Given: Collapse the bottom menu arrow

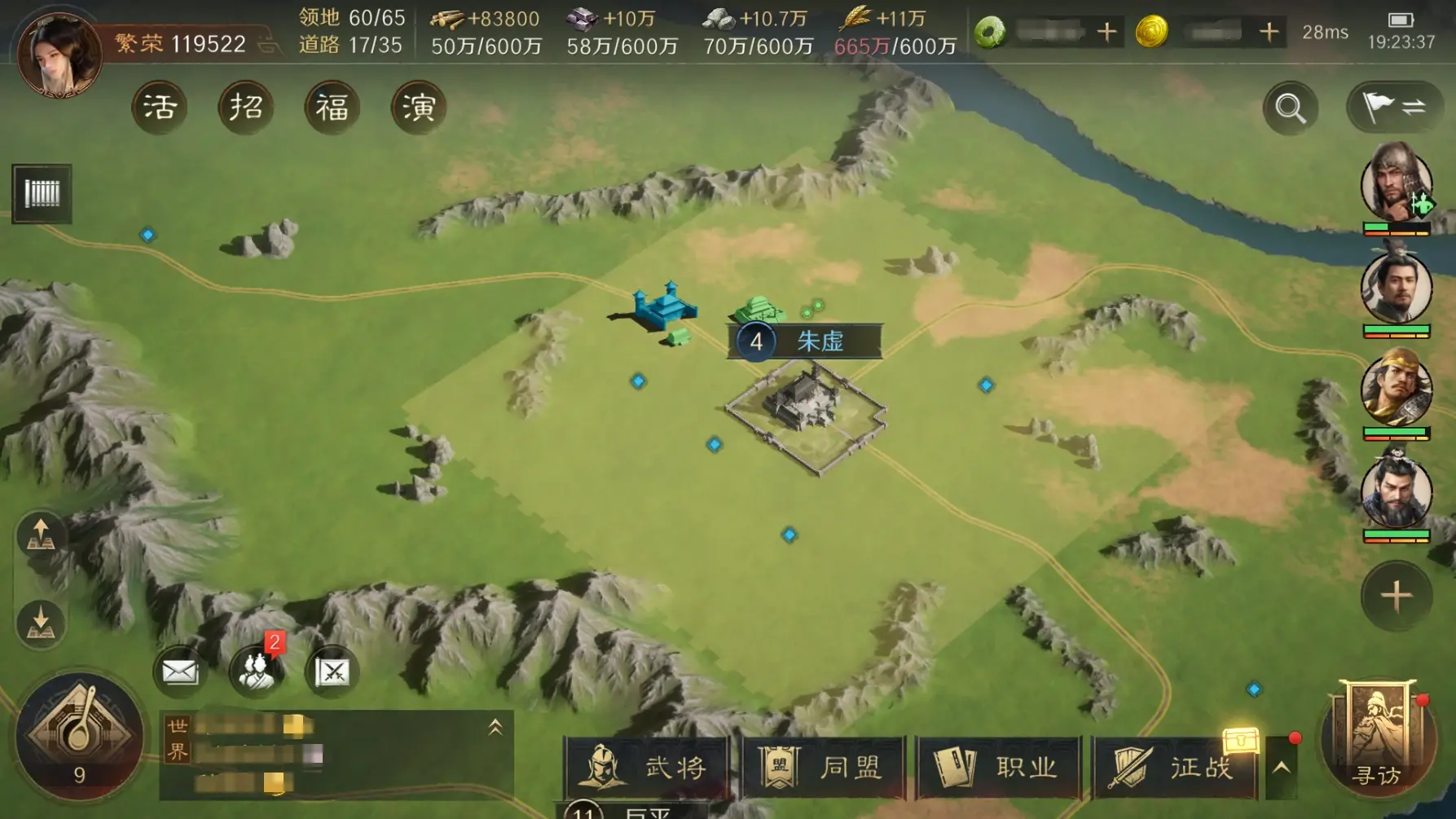Looking at the screenshot, I should 1281,768.
